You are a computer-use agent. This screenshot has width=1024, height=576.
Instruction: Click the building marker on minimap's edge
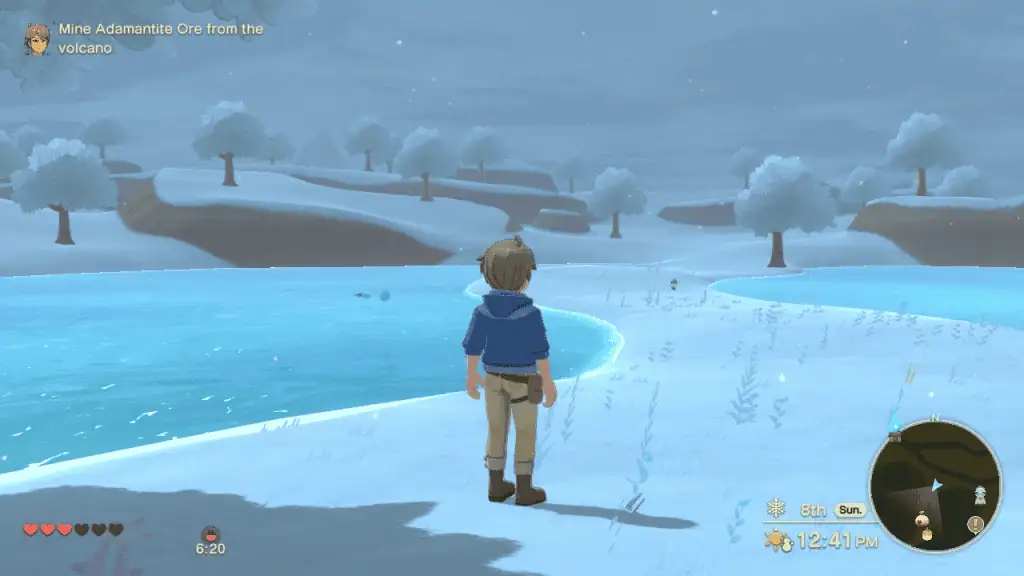pos(894,435)
